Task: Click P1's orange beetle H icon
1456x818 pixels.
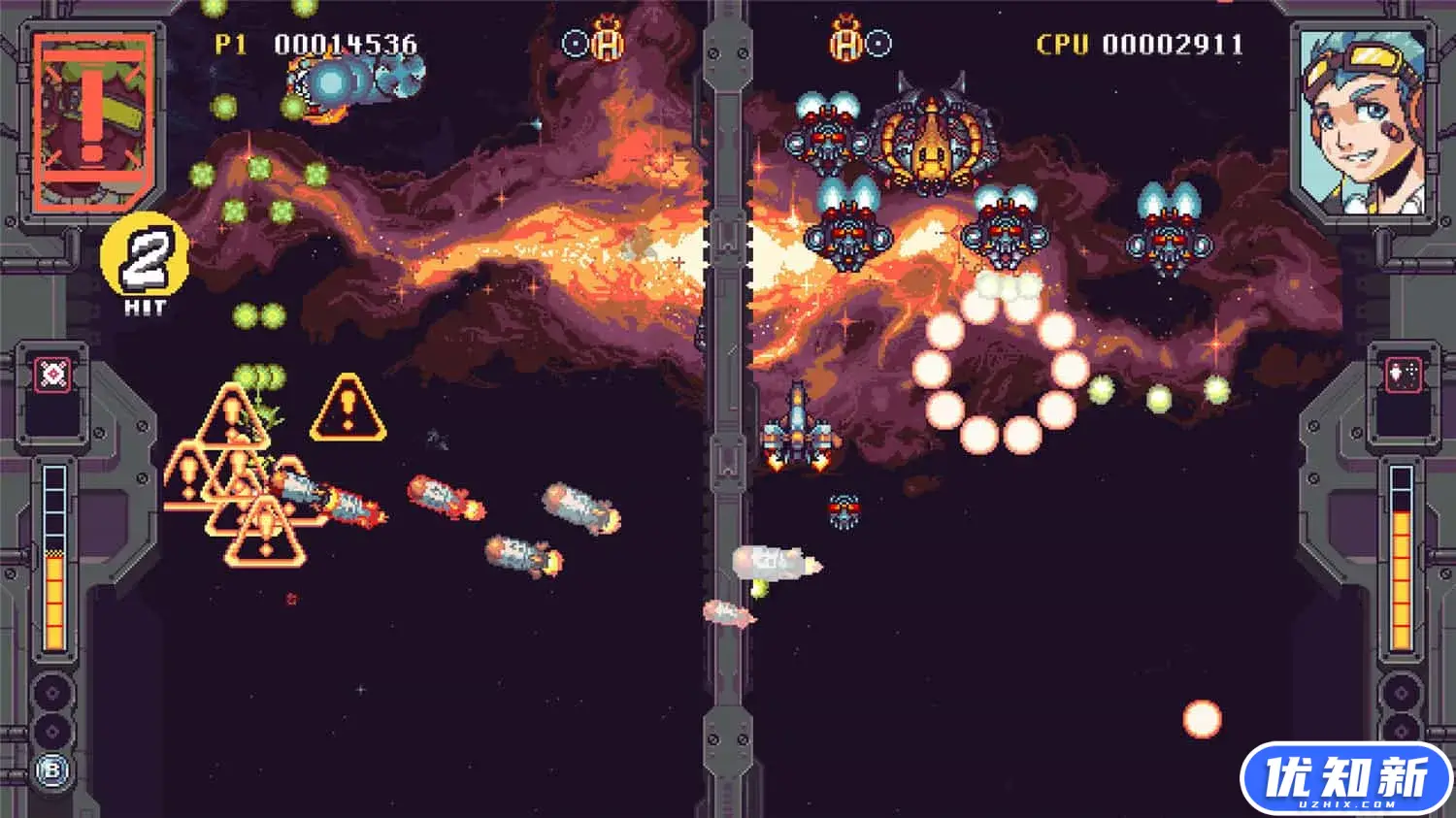Action: pos(608,41)
